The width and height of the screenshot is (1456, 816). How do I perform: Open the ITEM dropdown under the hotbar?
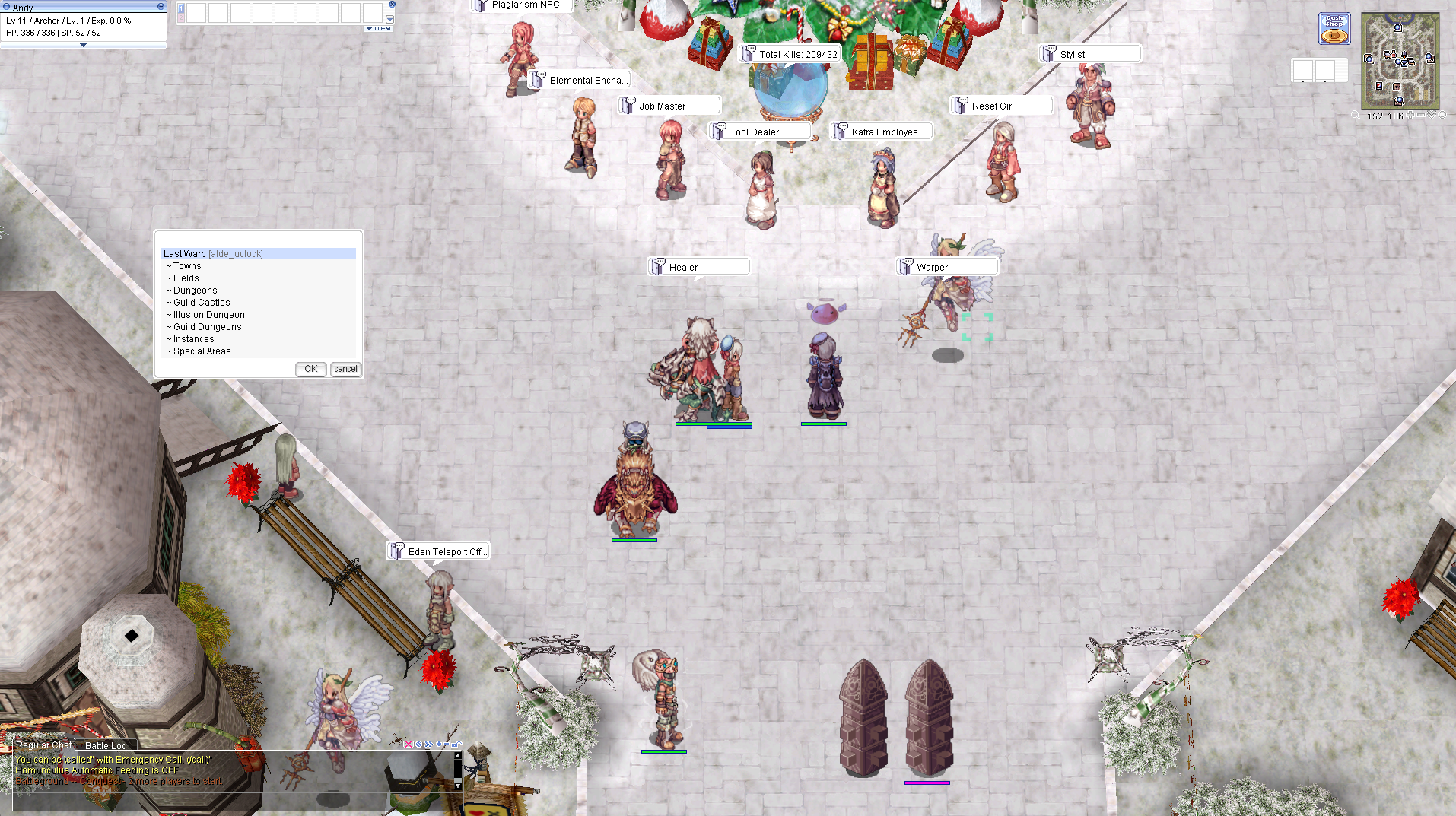[x=377, y=28]
